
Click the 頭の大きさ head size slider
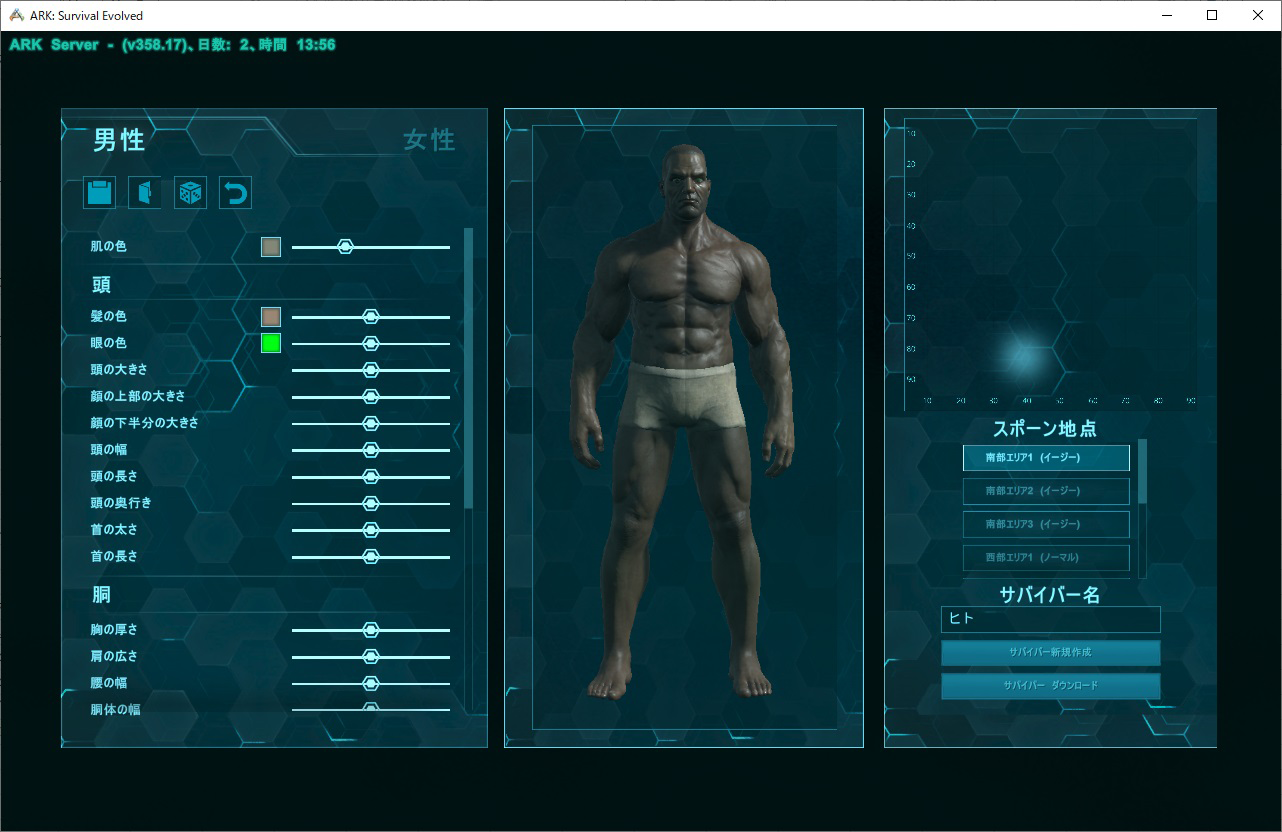370,370
